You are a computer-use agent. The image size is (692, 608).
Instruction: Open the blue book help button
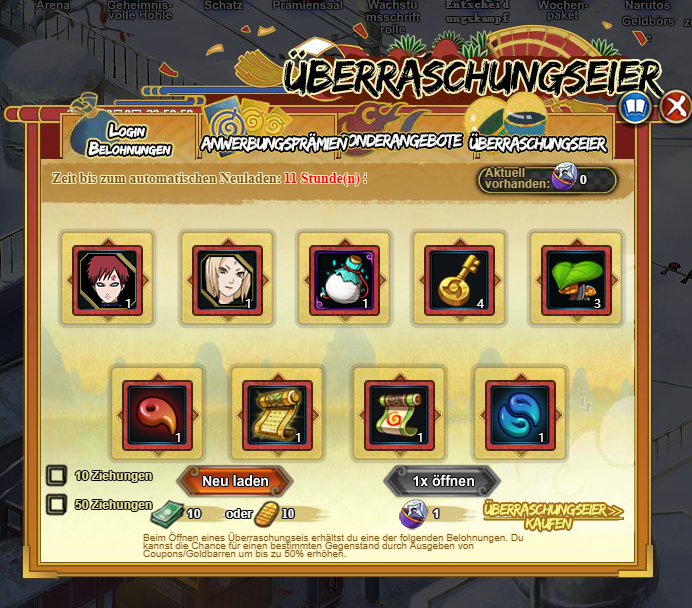tap(636, 106)
